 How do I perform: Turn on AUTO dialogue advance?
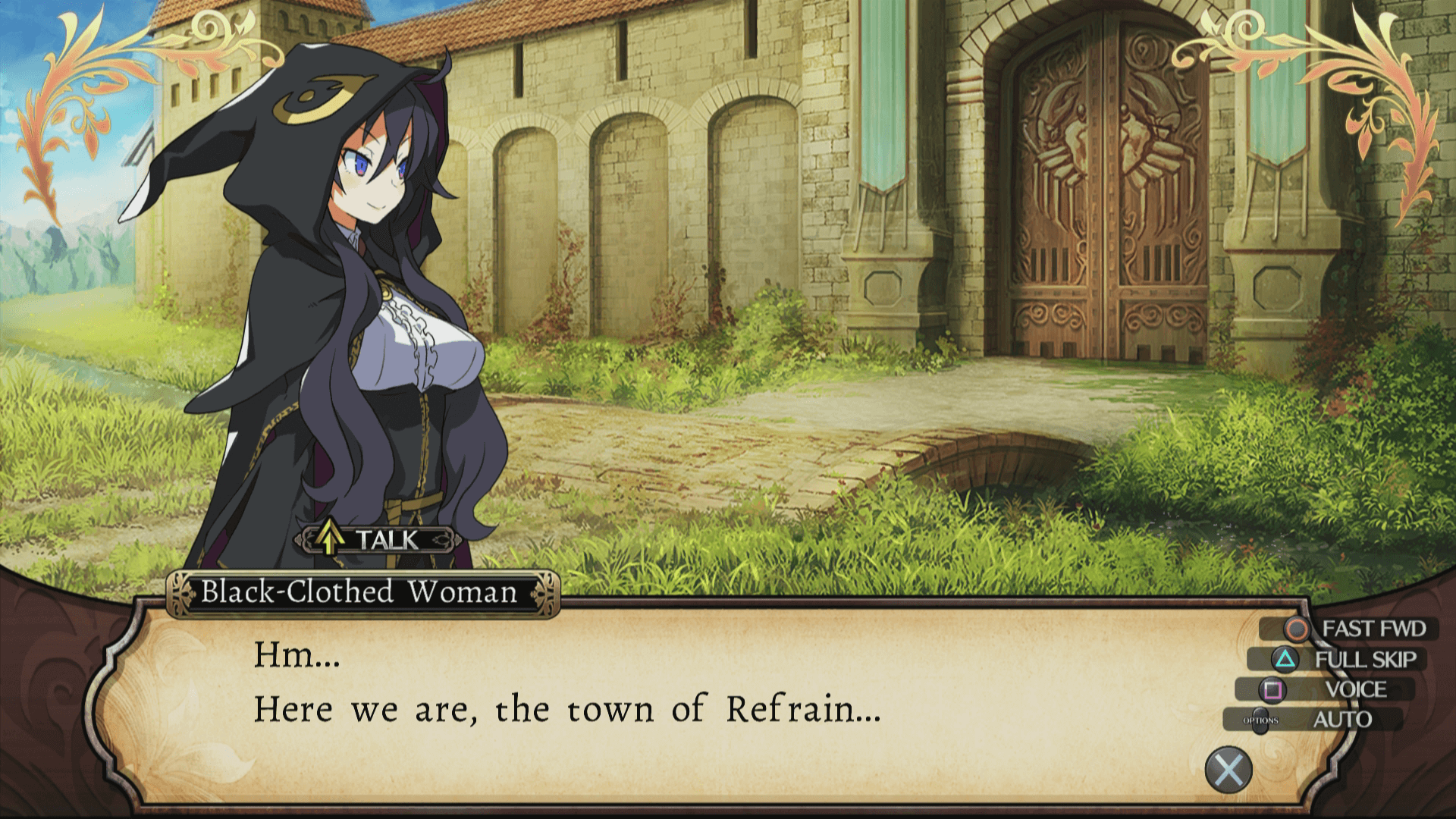[x=1318, y=720]
